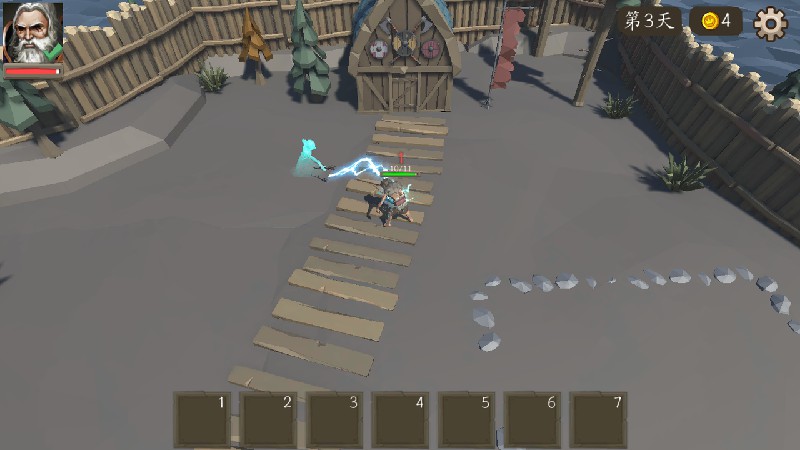This screenshot has height=450, width=800.
Task: Open the settings gear menu
Action: [770, 22]
